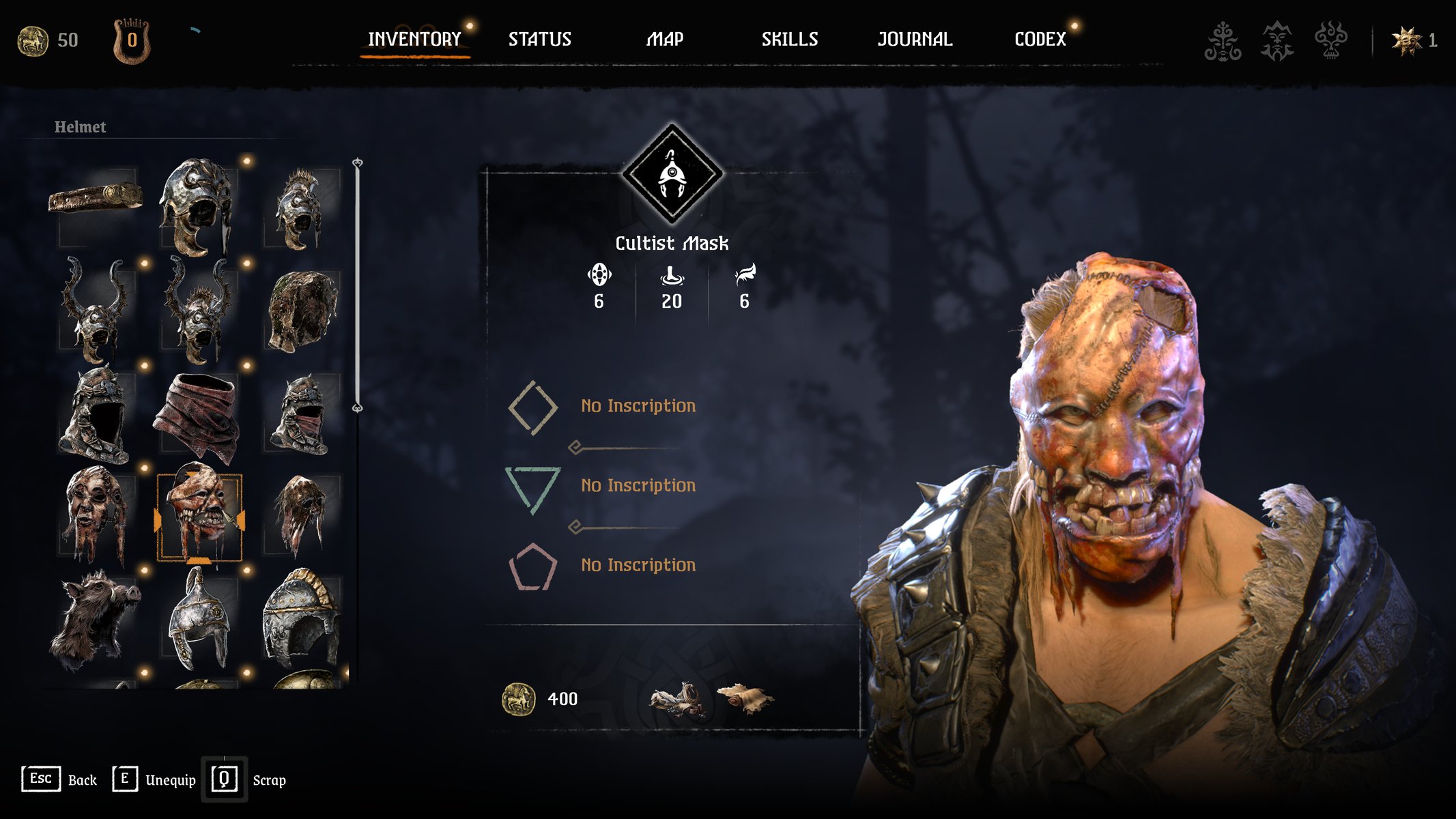
Task: Open the Map tab
Action: pyautogui.click(x=665, y=40)
